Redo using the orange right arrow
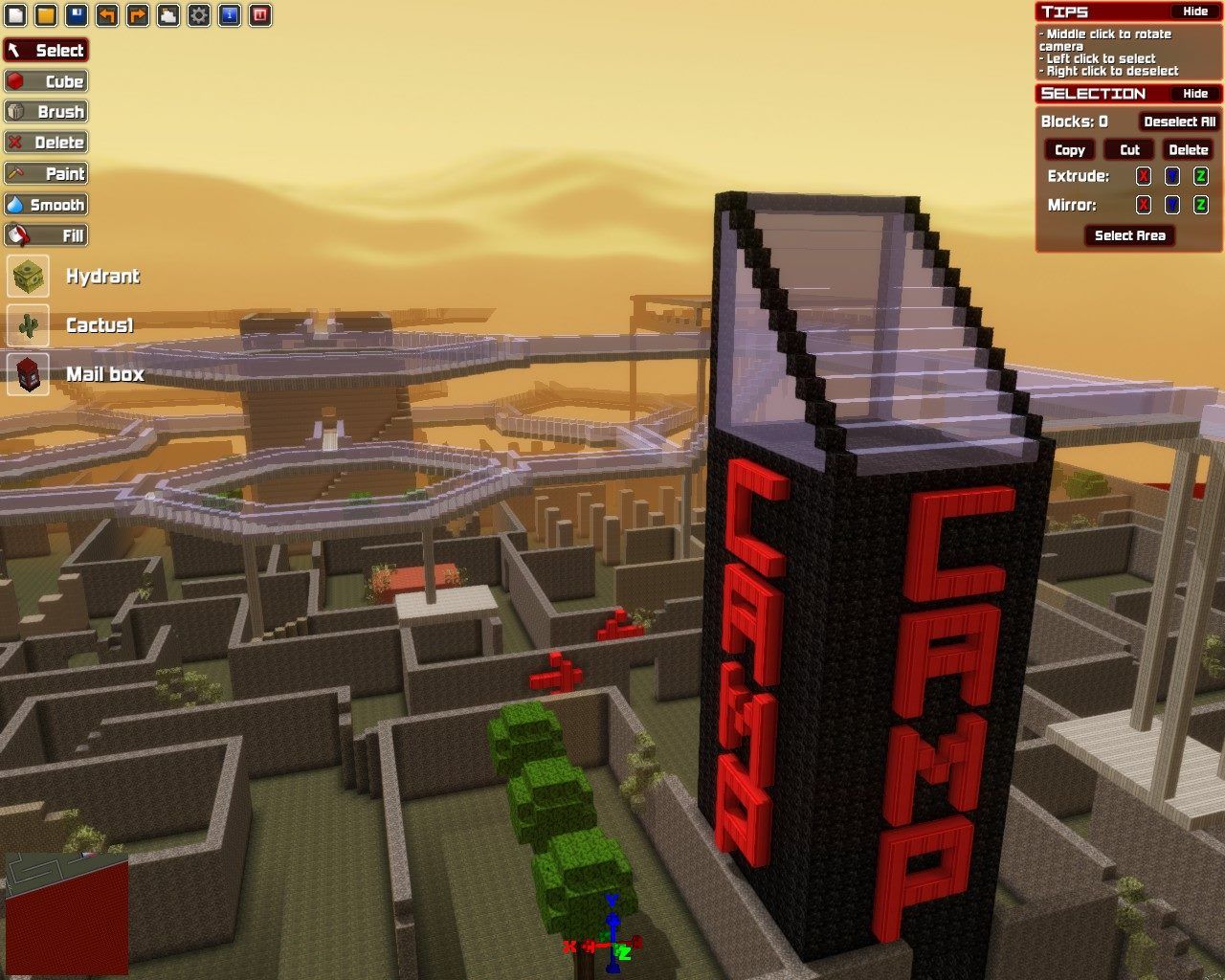Image resolution: width=1225 pixels, height=980 pixels. [138, 15]
